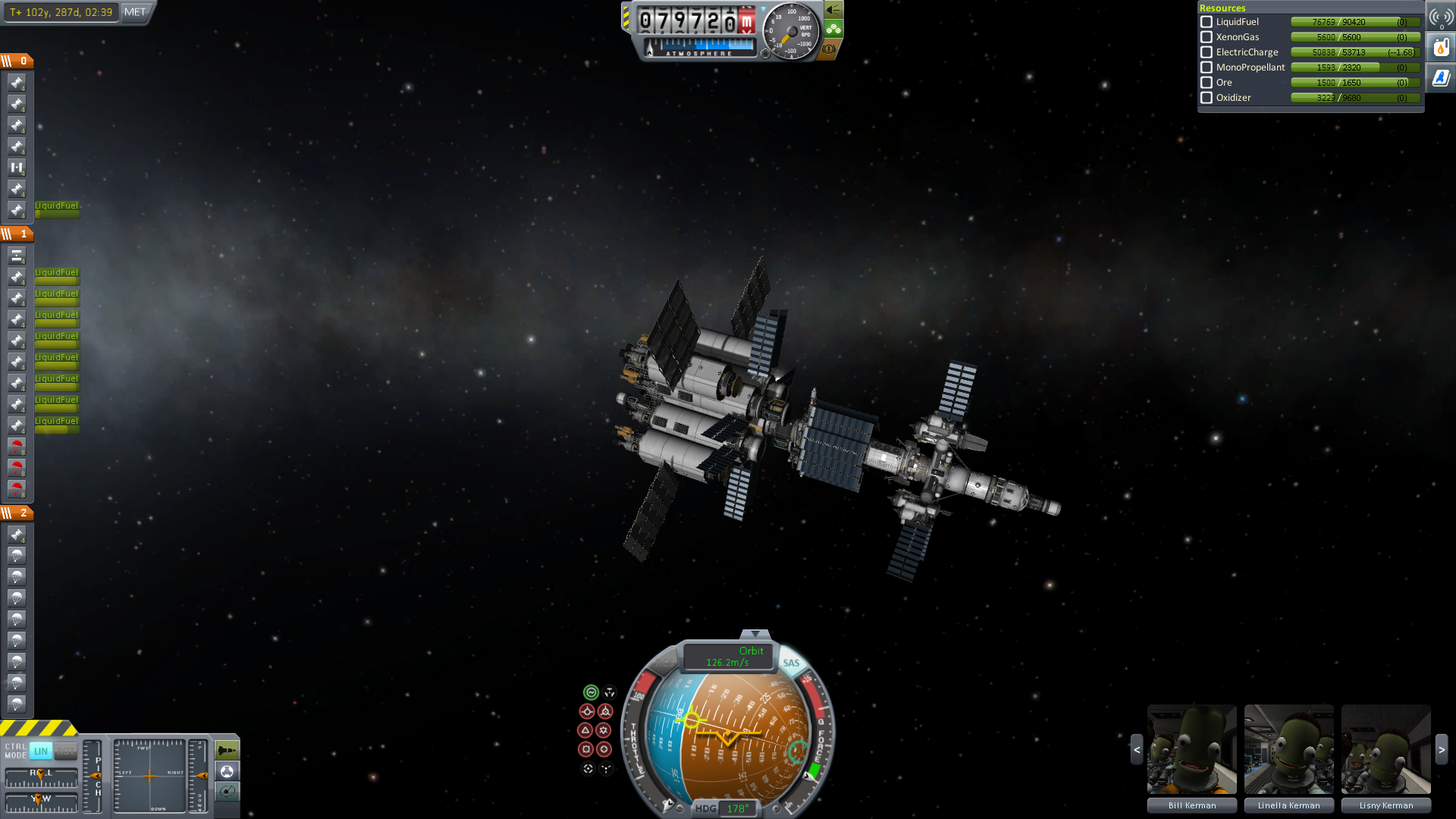Open Bill Kerman's crew portrait
The width and height of the screenshot is (1456, 819).
click(1191, 749)
